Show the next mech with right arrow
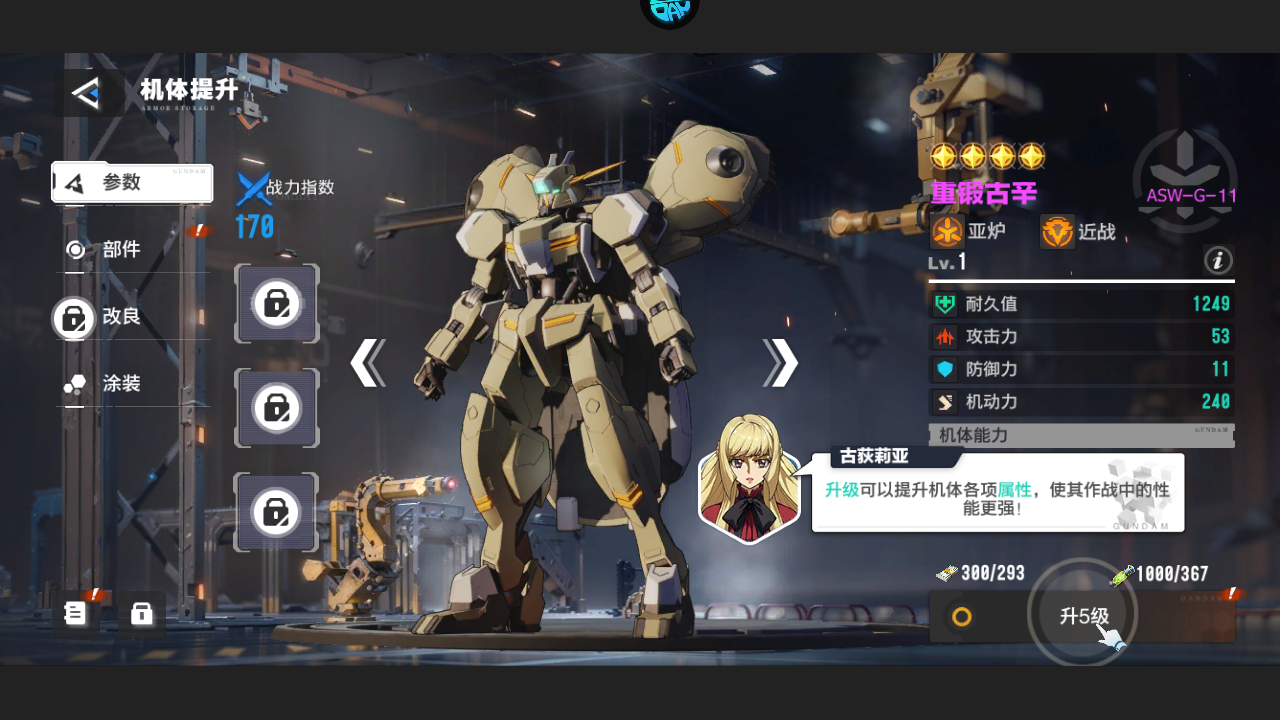Viewport: 1280px width, 720px height. click(780, 363)
